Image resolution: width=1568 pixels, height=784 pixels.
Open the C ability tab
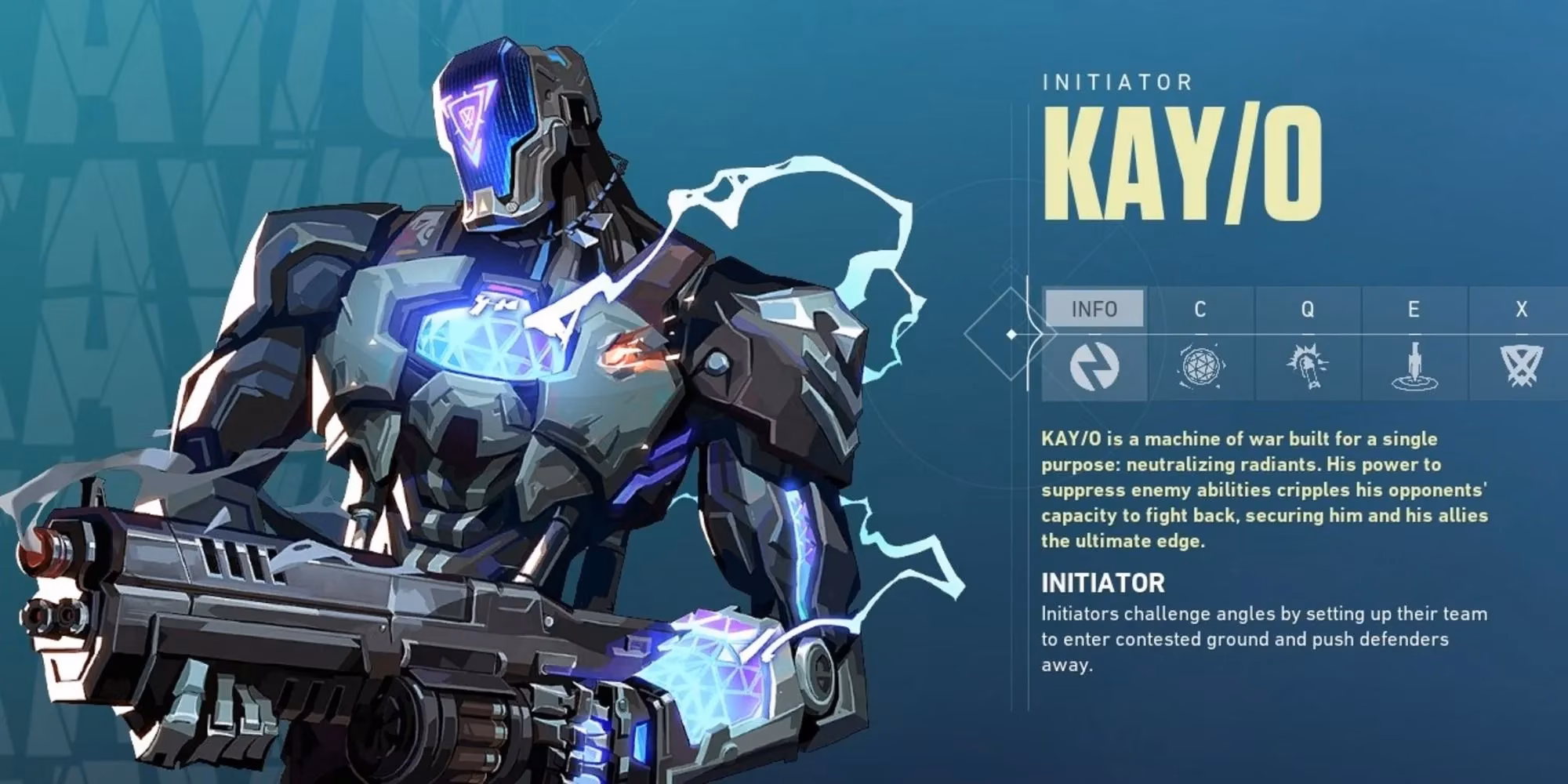click(1200, 309)
